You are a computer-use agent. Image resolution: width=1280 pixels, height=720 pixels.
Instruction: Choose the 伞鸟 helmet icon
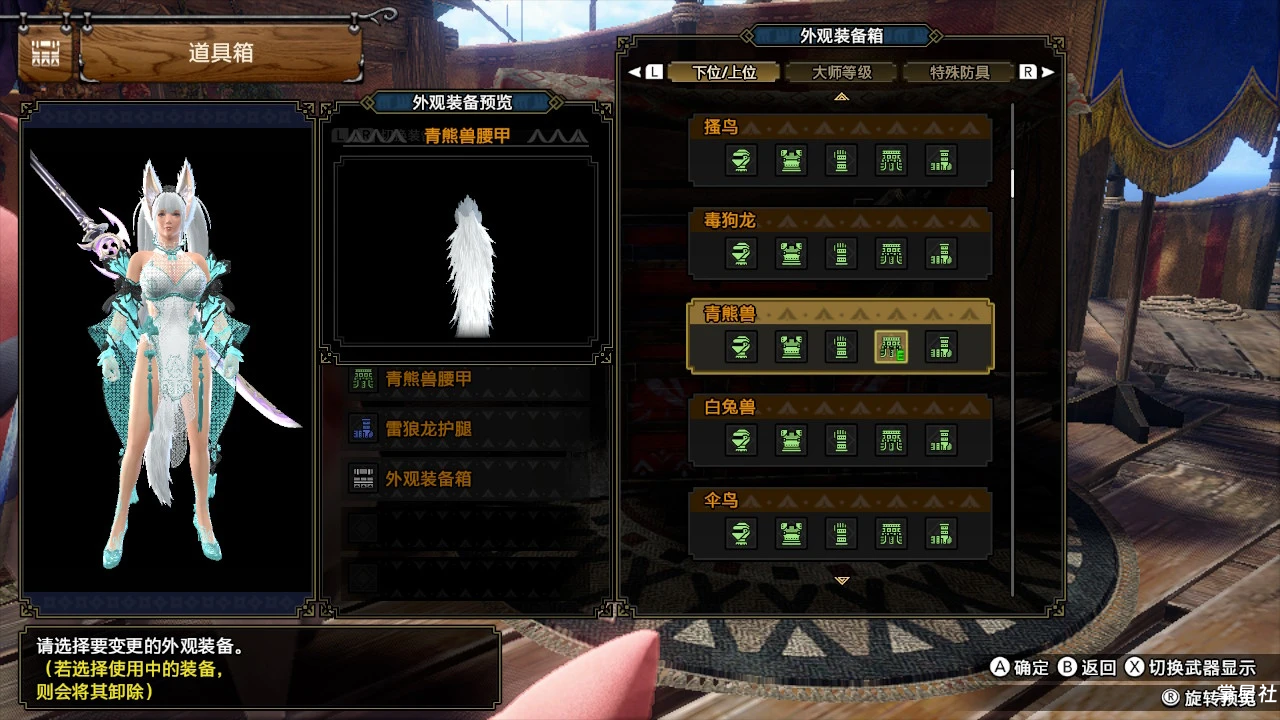click(x=741, y=533)
